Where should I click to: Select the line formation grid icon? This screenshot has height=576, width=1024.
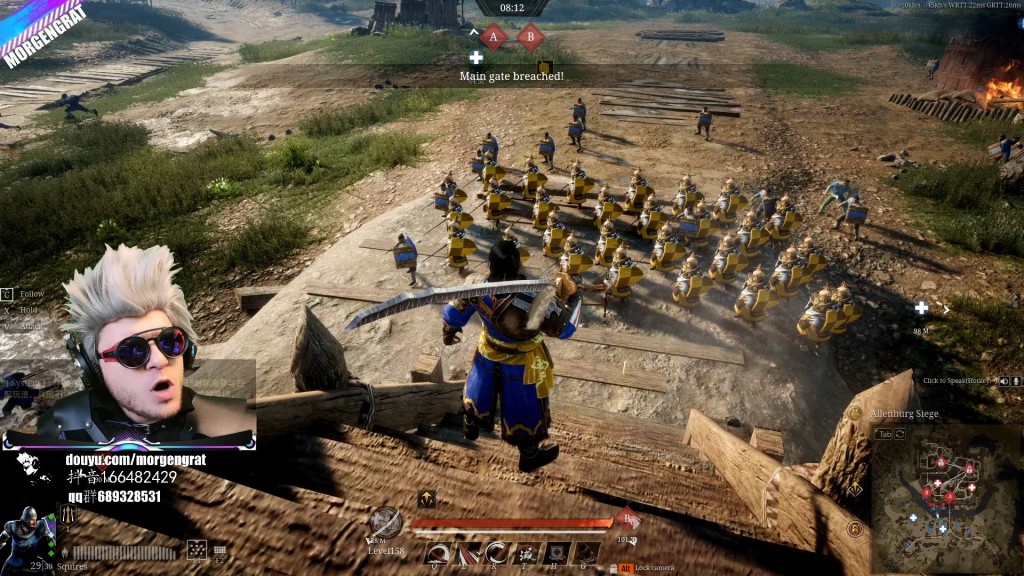click(x=220, y=549)
